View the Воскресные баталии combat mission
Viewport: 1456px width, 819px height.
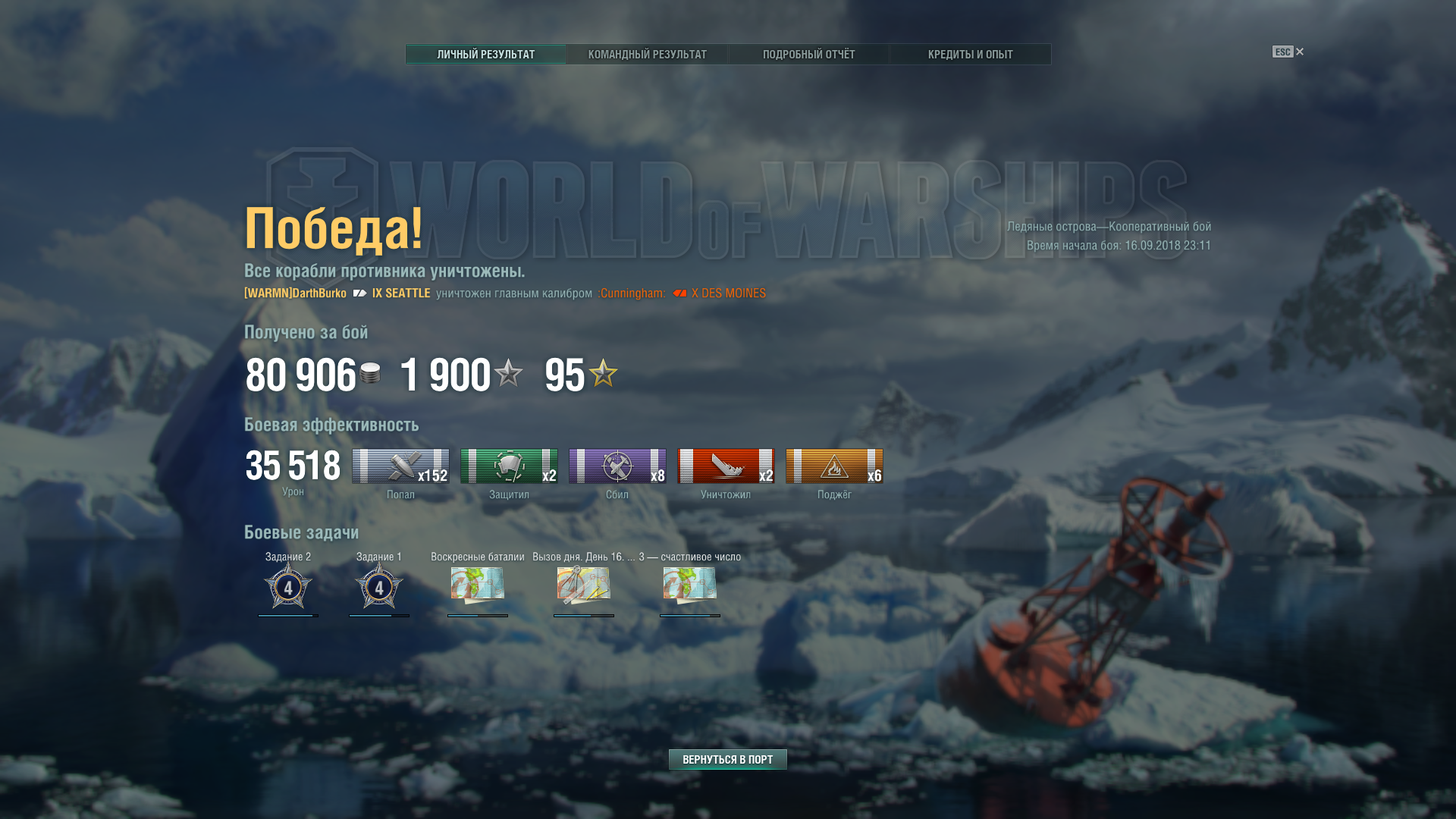(x=478, y=585)
